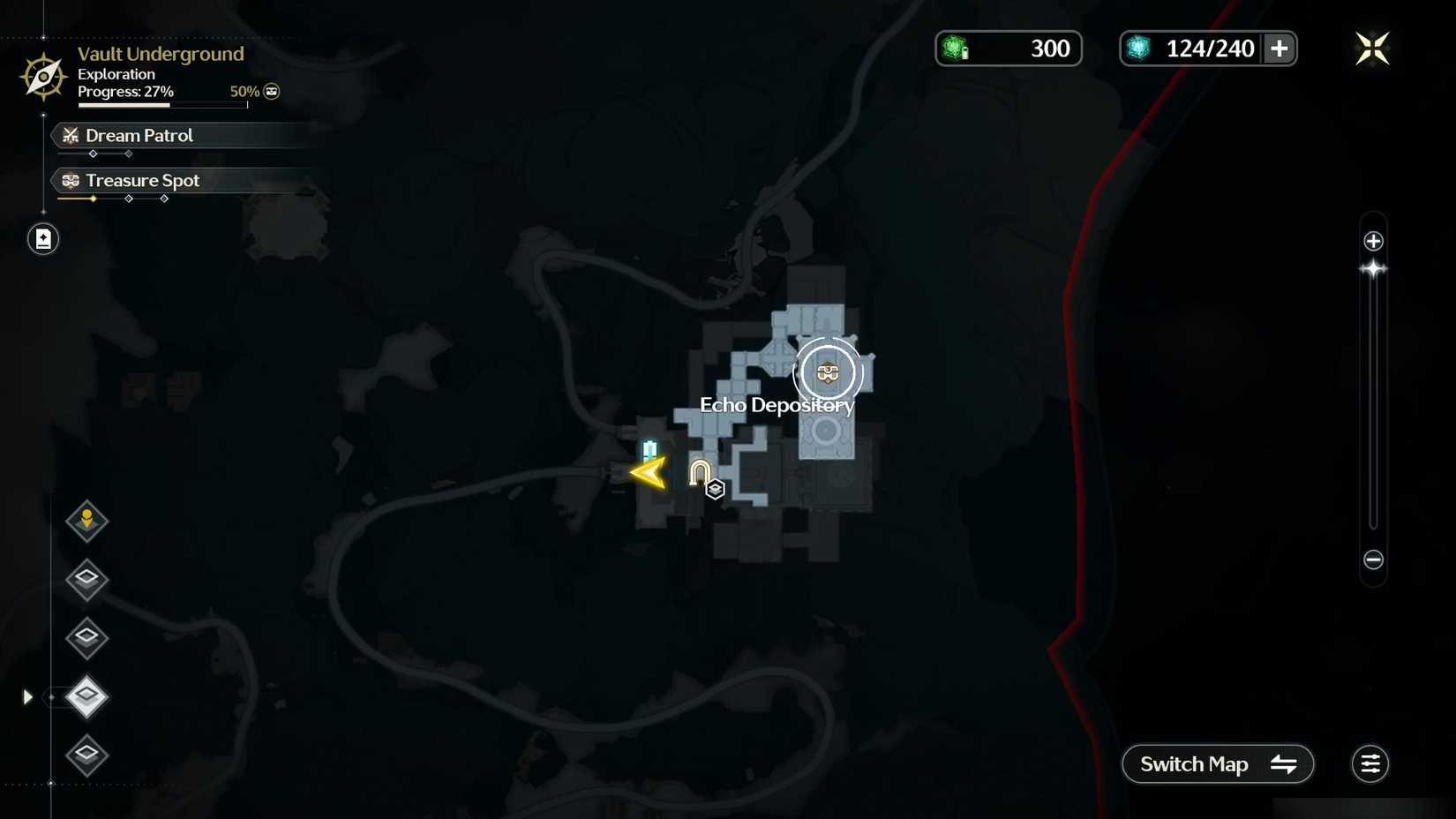Select the Treasure Spot marker on Echo Depository
The width and height of the screenshot is (1456, 819).
828,372
